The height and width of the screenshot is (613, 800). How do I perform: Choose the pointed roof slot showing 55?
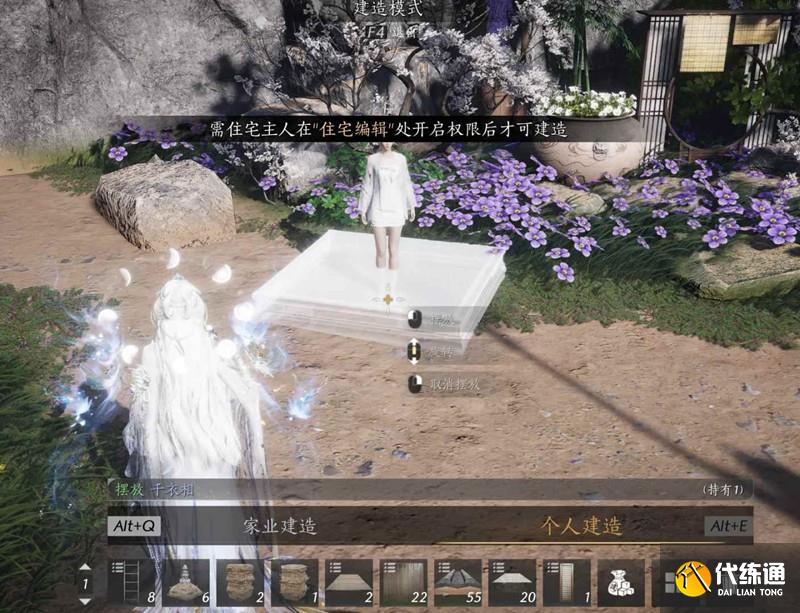pos(458,582)
